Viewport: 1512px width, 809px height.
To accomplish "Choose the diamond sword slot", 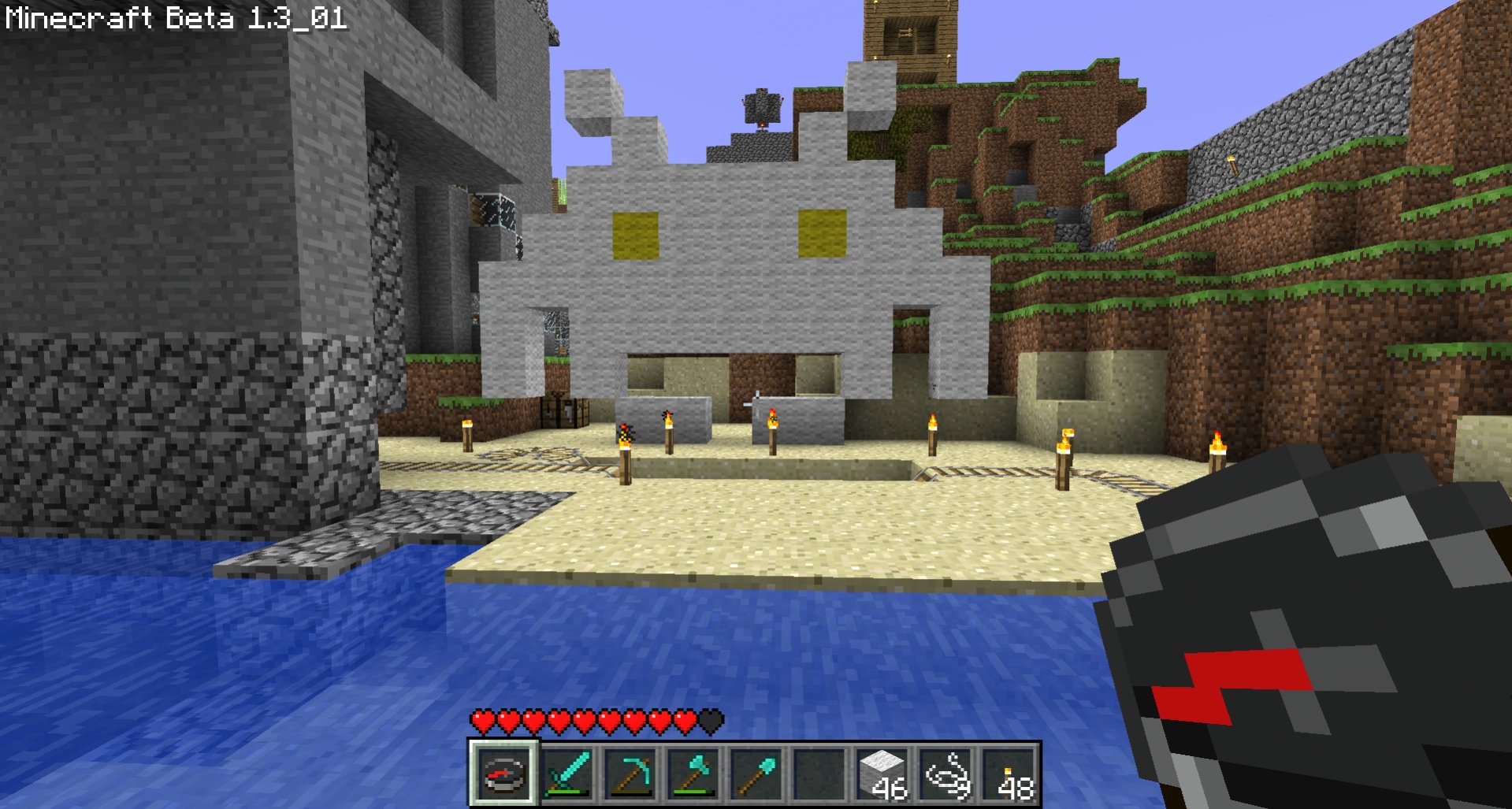I will (x=567, y=773).
